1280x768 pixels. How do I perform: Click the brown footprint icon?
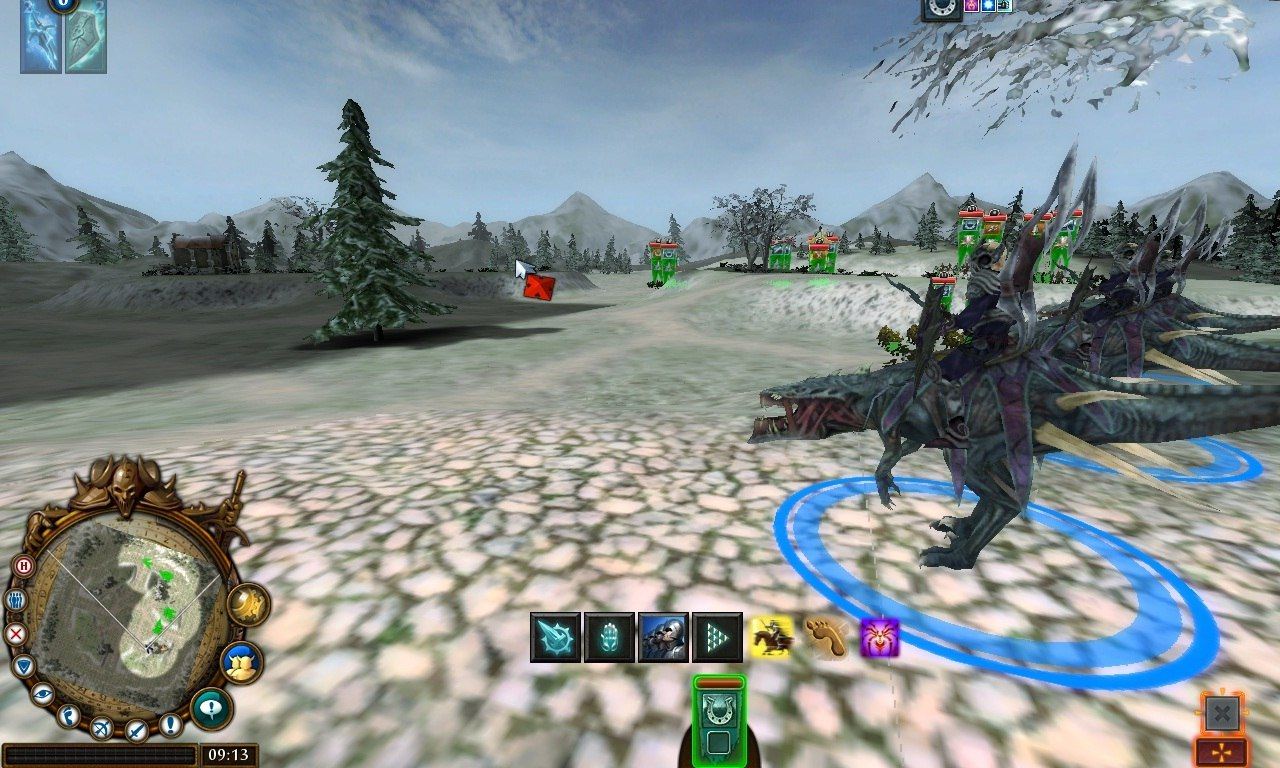[826, 637]
